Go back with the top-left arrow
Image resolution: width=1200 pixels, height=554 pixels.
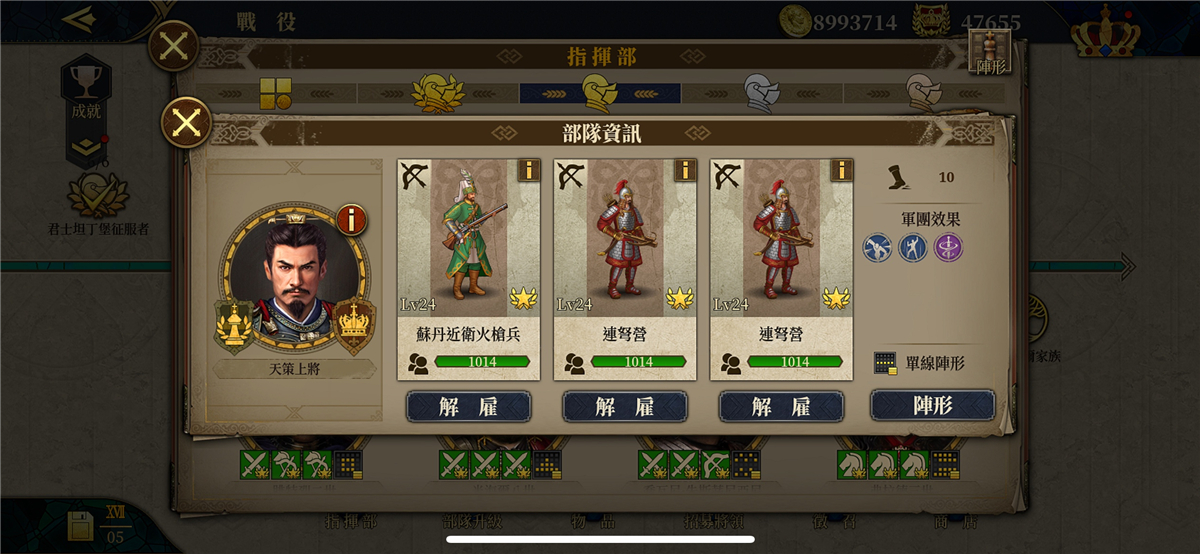[x=77, y=19]
